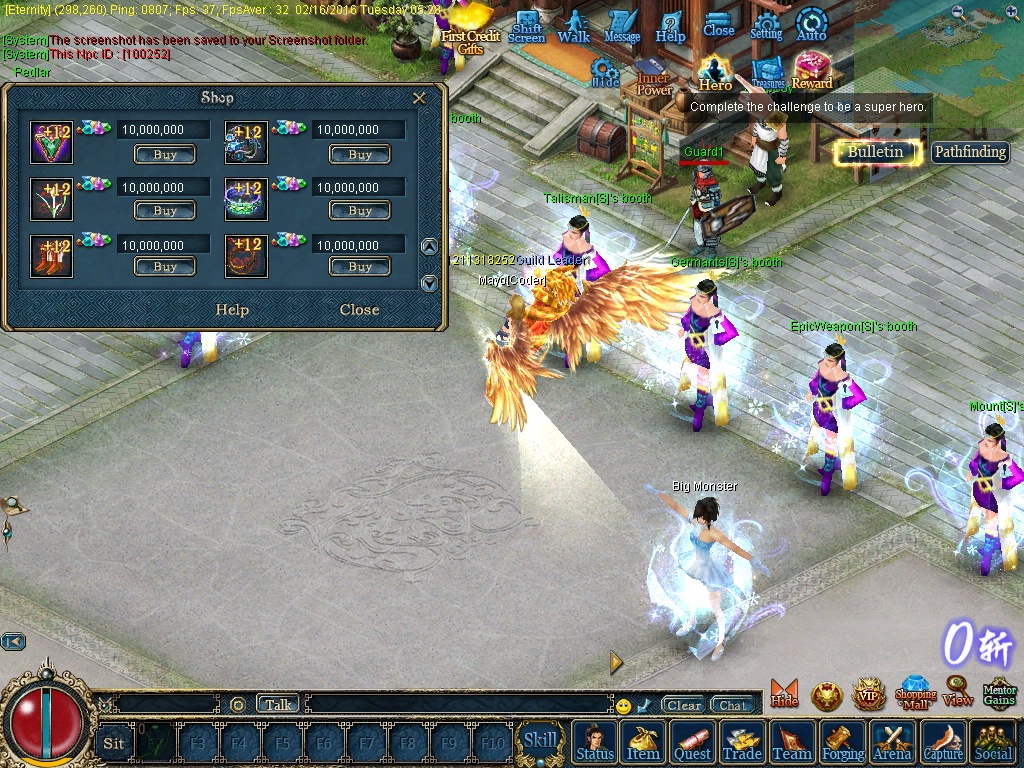Clear the chat log
Viewport: 1024px width, 768px height.
[x=684, y=705]
